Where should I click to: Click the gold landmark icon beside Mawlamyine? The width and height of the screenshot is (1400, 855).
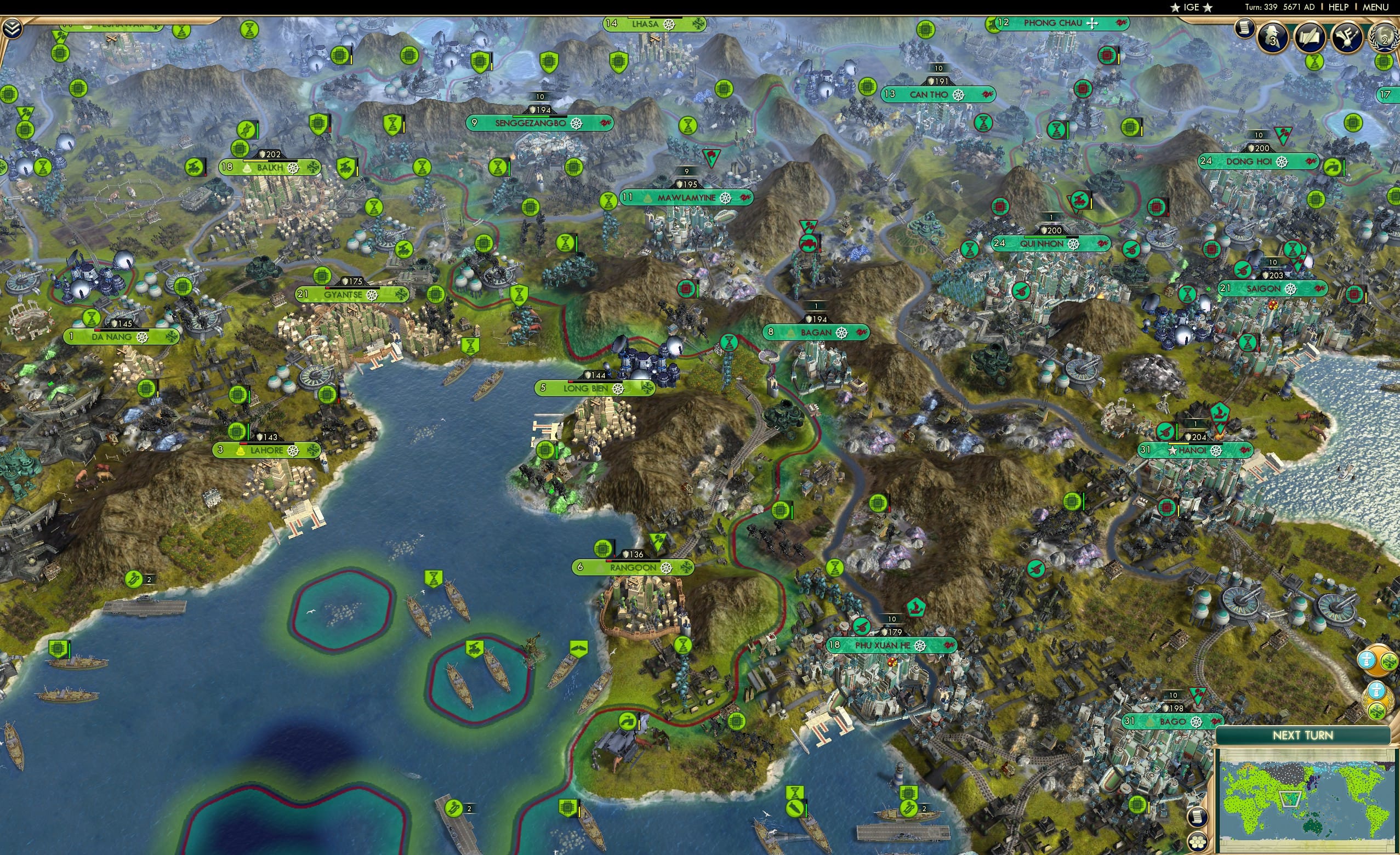click(648, 198)
